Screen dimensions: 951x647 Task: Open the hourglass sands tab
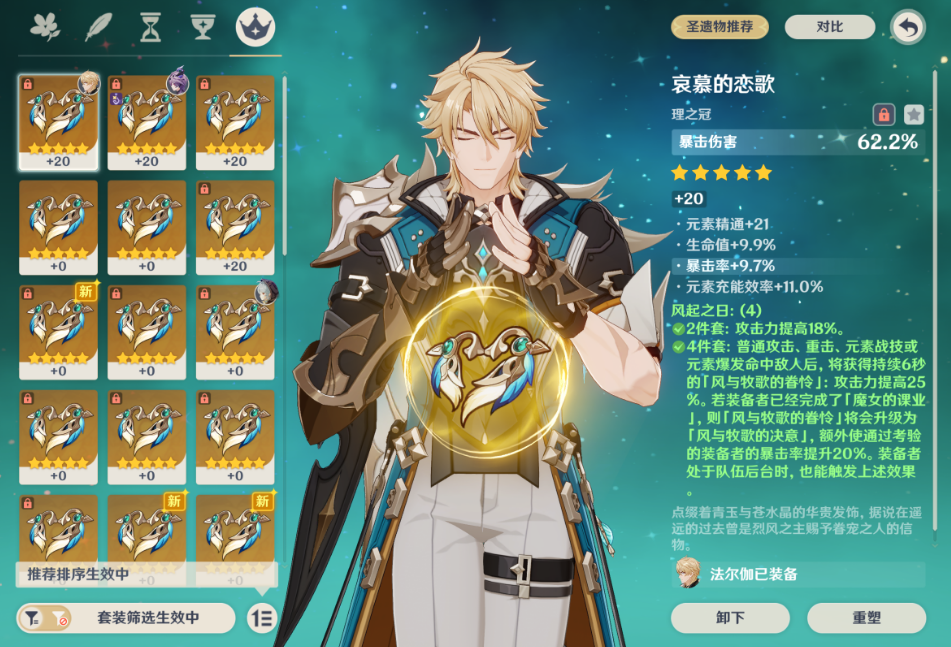tap(150, 28)
